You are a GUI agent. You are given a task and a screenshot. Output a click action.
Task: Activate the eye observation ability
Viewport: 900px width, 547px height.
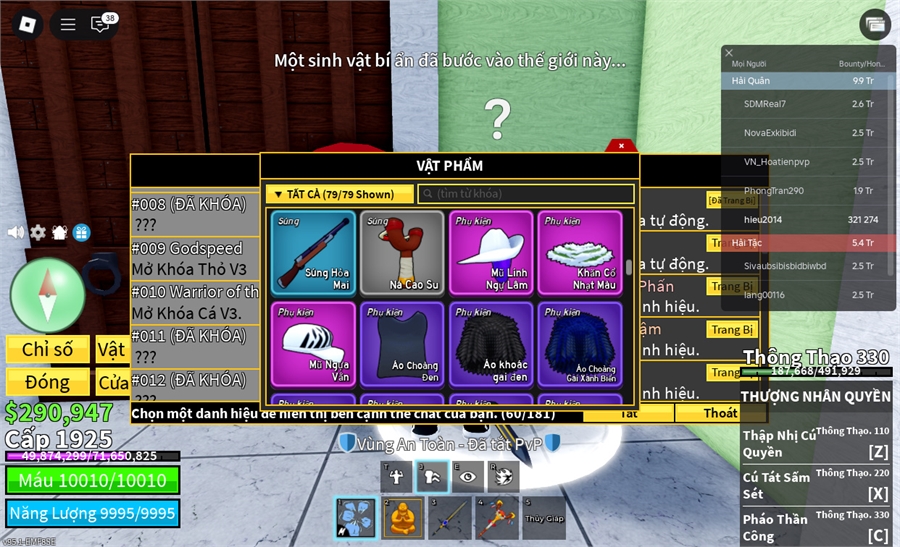(467, 478)
